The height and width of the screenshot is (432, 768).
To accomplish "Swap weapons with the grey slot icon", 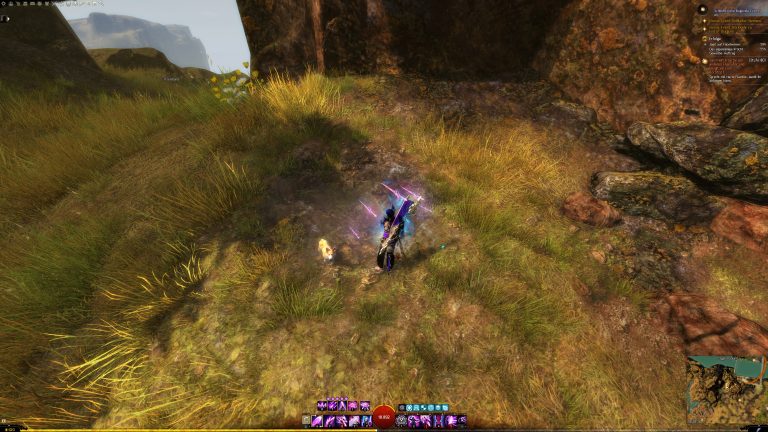I will pyautogui.click(x=306, y=422).
